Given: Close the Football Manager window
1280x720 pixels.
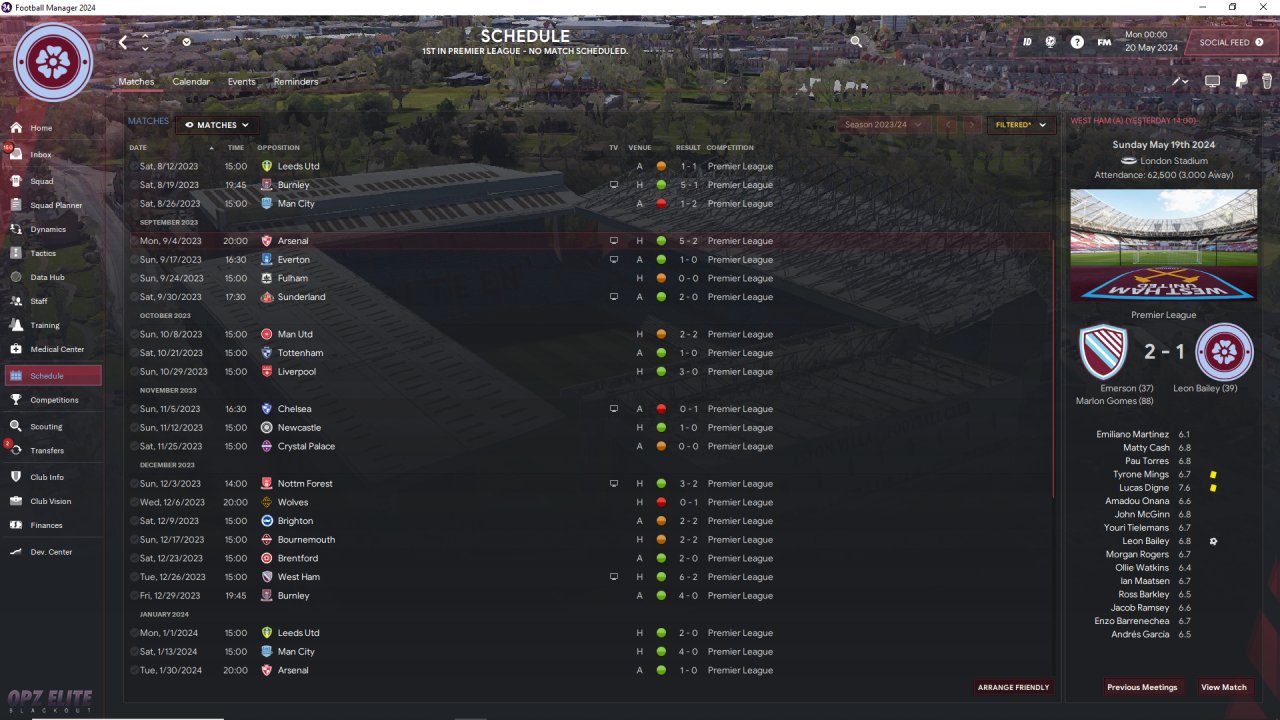Looking at the screenshot, I should (1262, 7).
